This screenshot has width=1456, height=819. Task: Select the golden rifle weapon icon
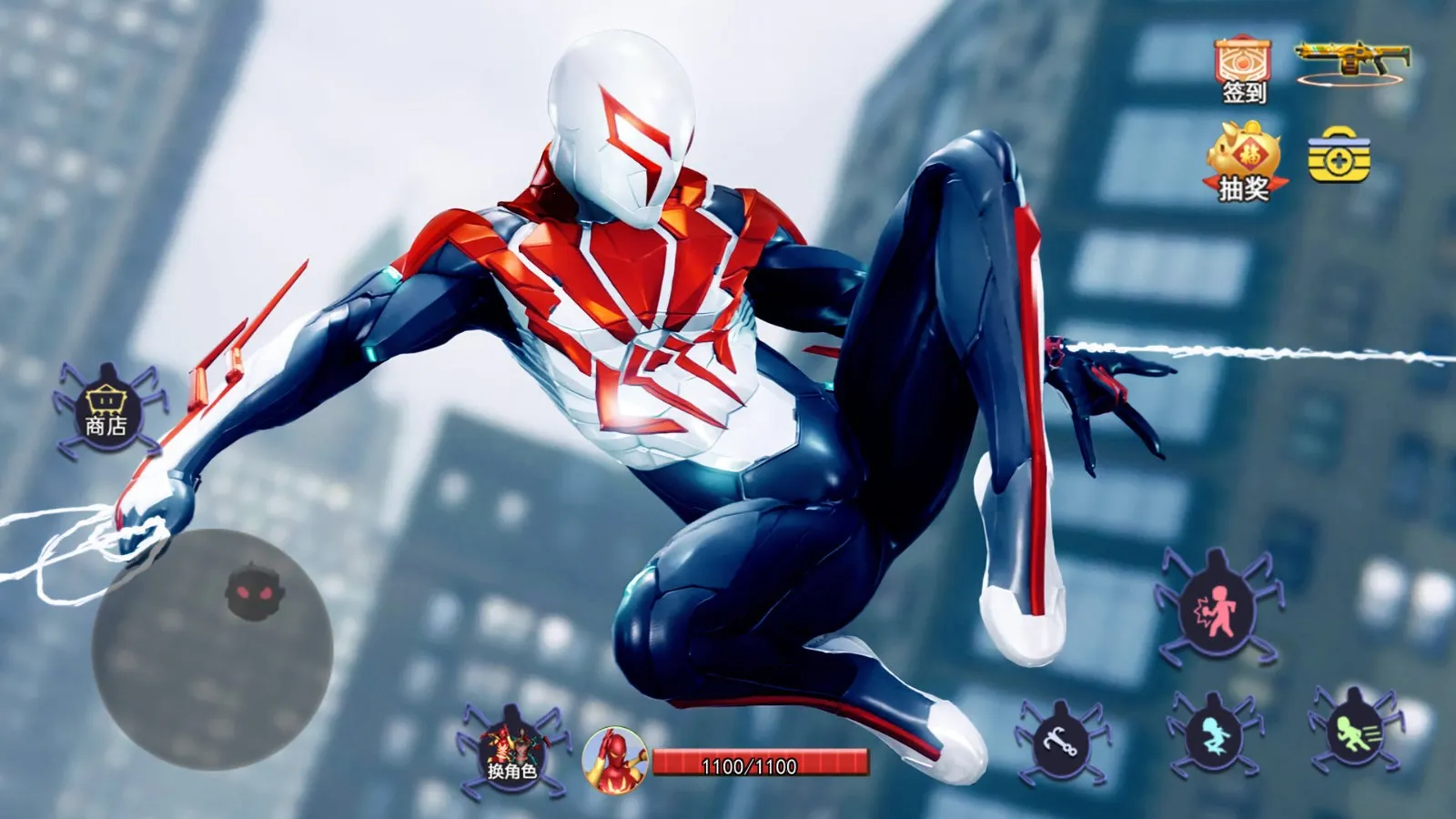1351,62
